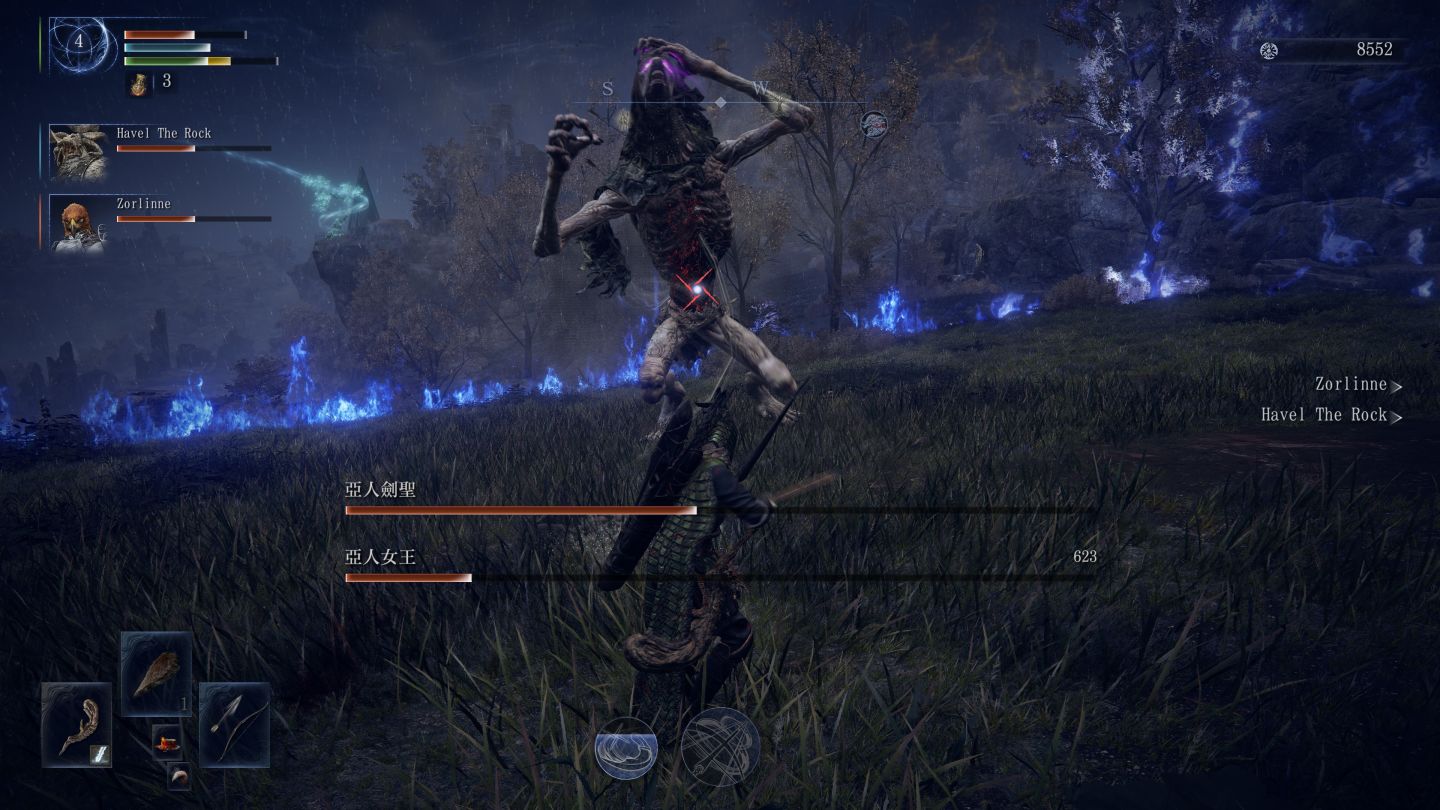
Task: Activate the half-filled character skill circle
Action: click(626, 748)
